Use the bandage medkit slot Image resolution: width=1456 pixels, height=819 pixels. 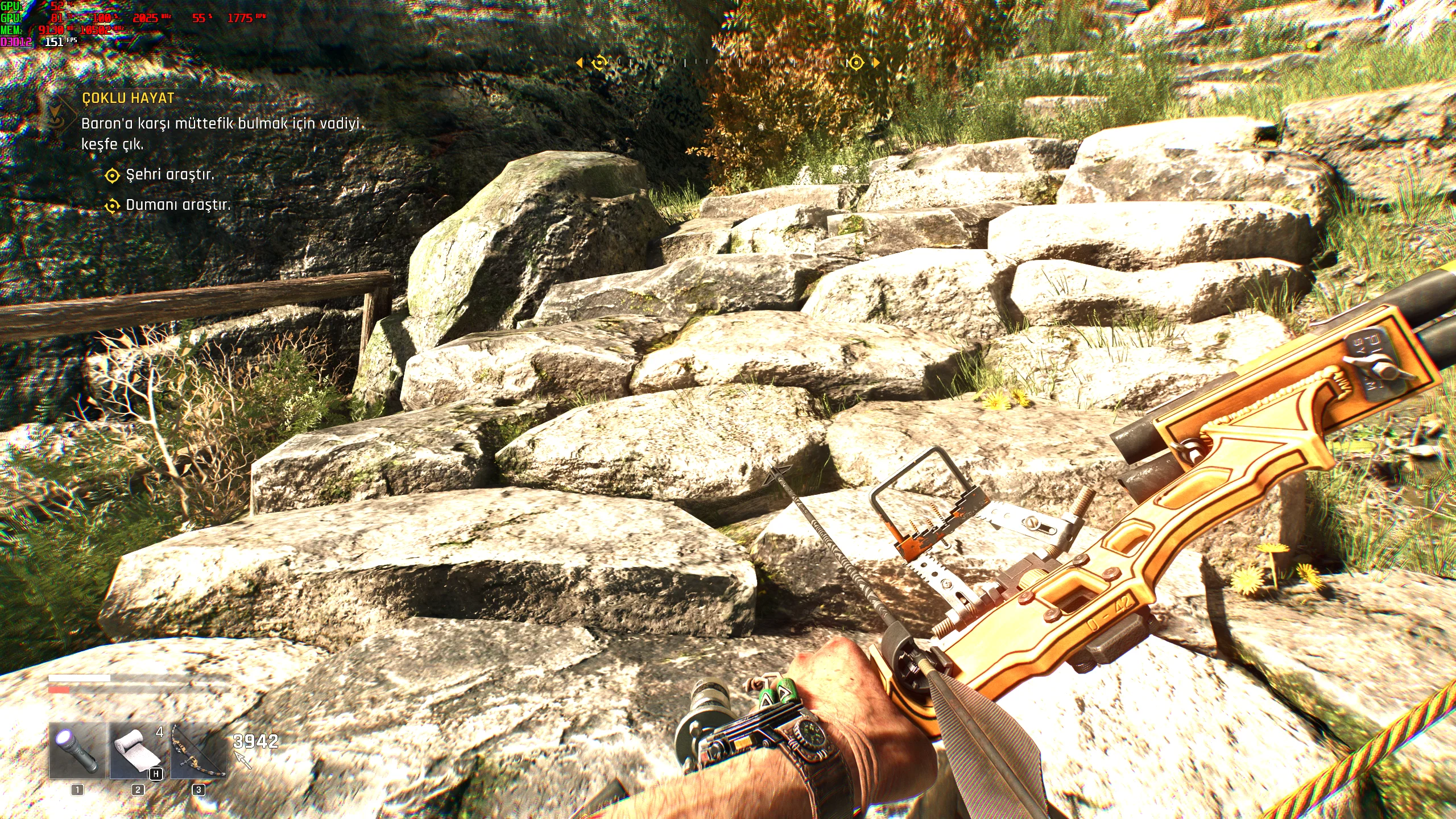tap(138, 750)
